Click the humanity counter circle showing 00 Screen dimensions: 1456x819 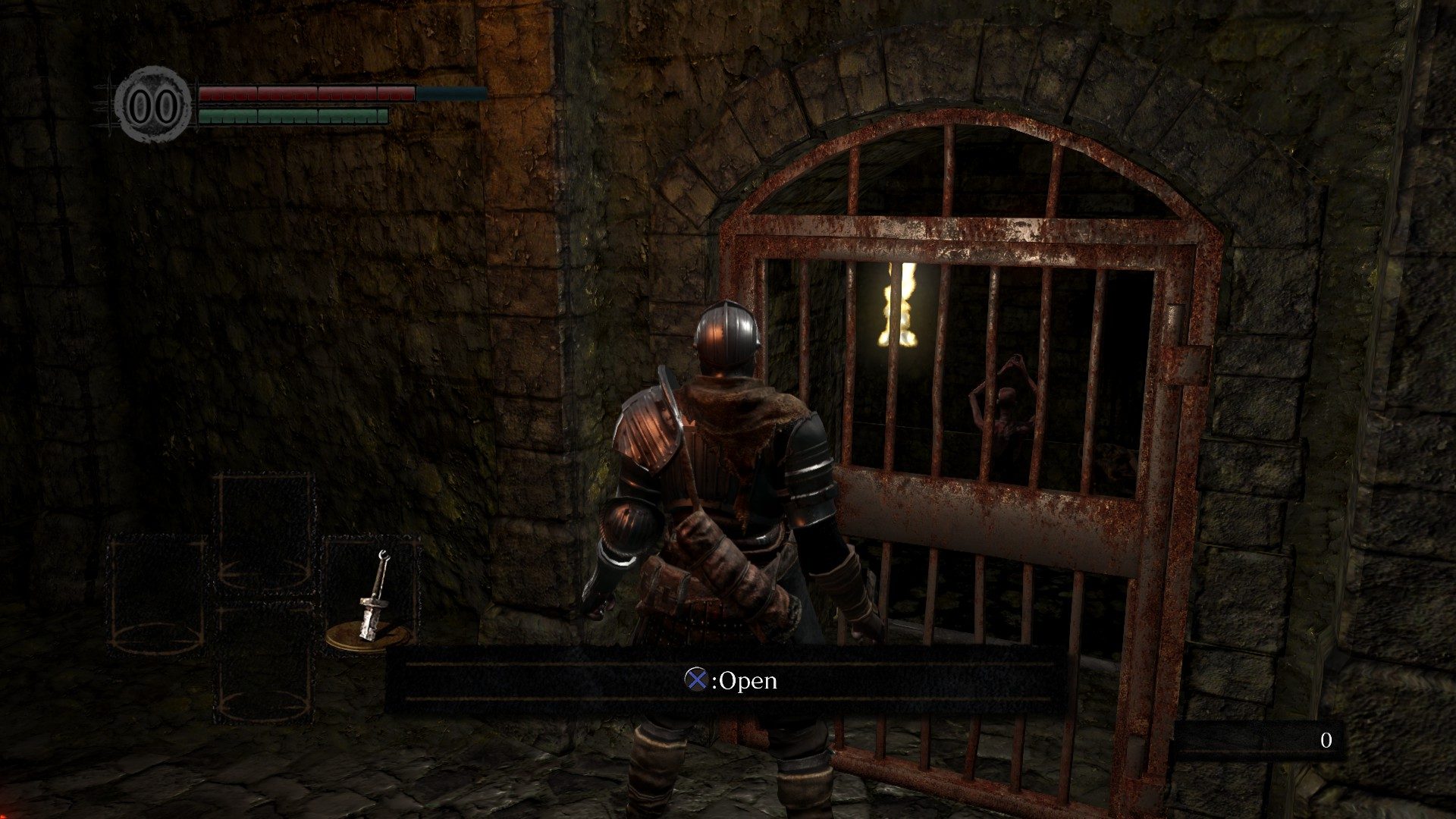click(154, 102)
